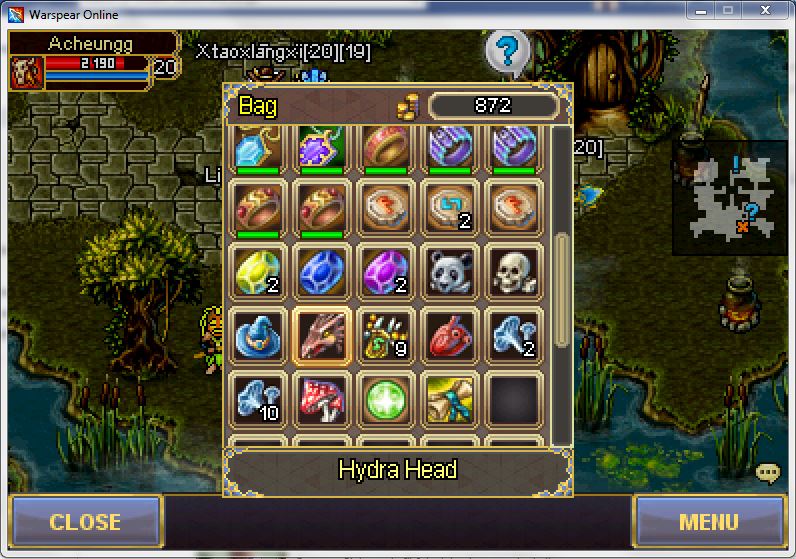Open the game MENU
Viewport: 796px width, 559px height.
coord(708,521)
